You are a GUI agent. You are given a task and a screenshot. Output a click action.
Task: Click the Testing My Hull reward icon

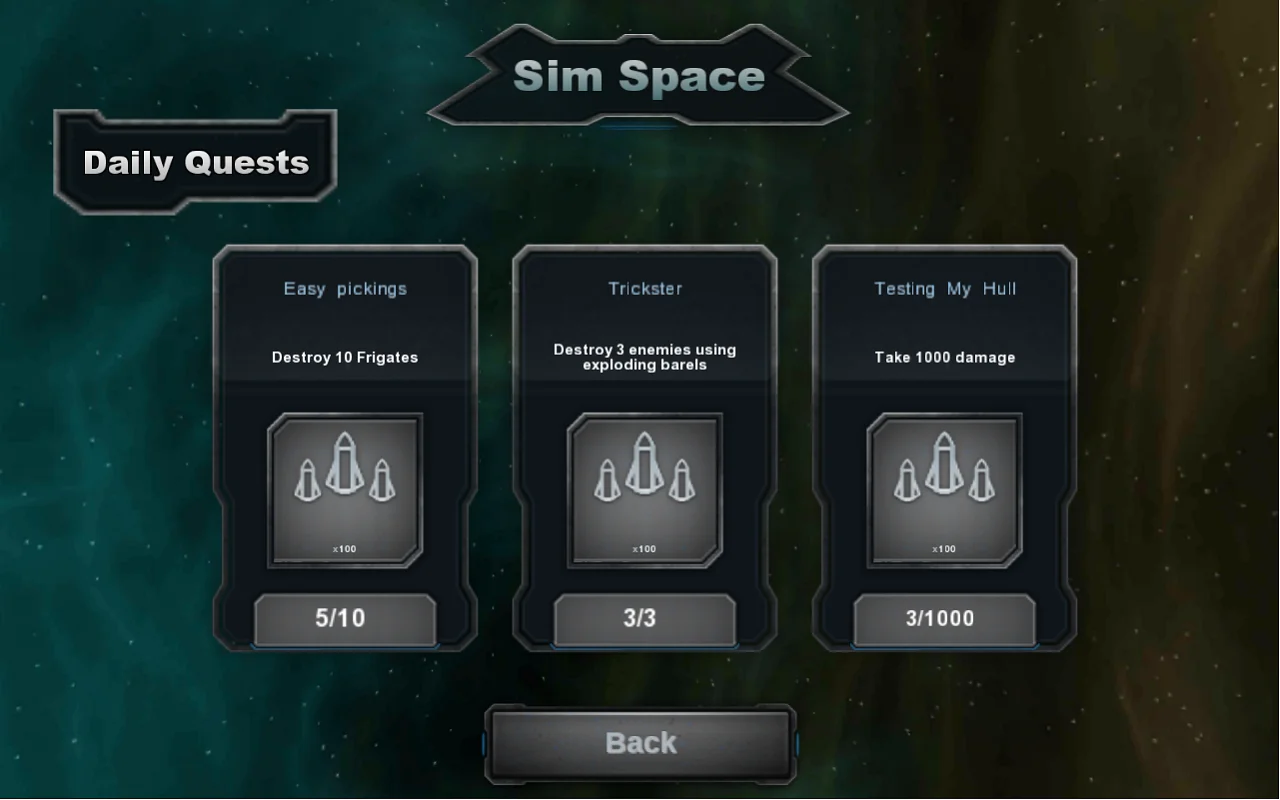pyautogui.click(x=943, y=488)
